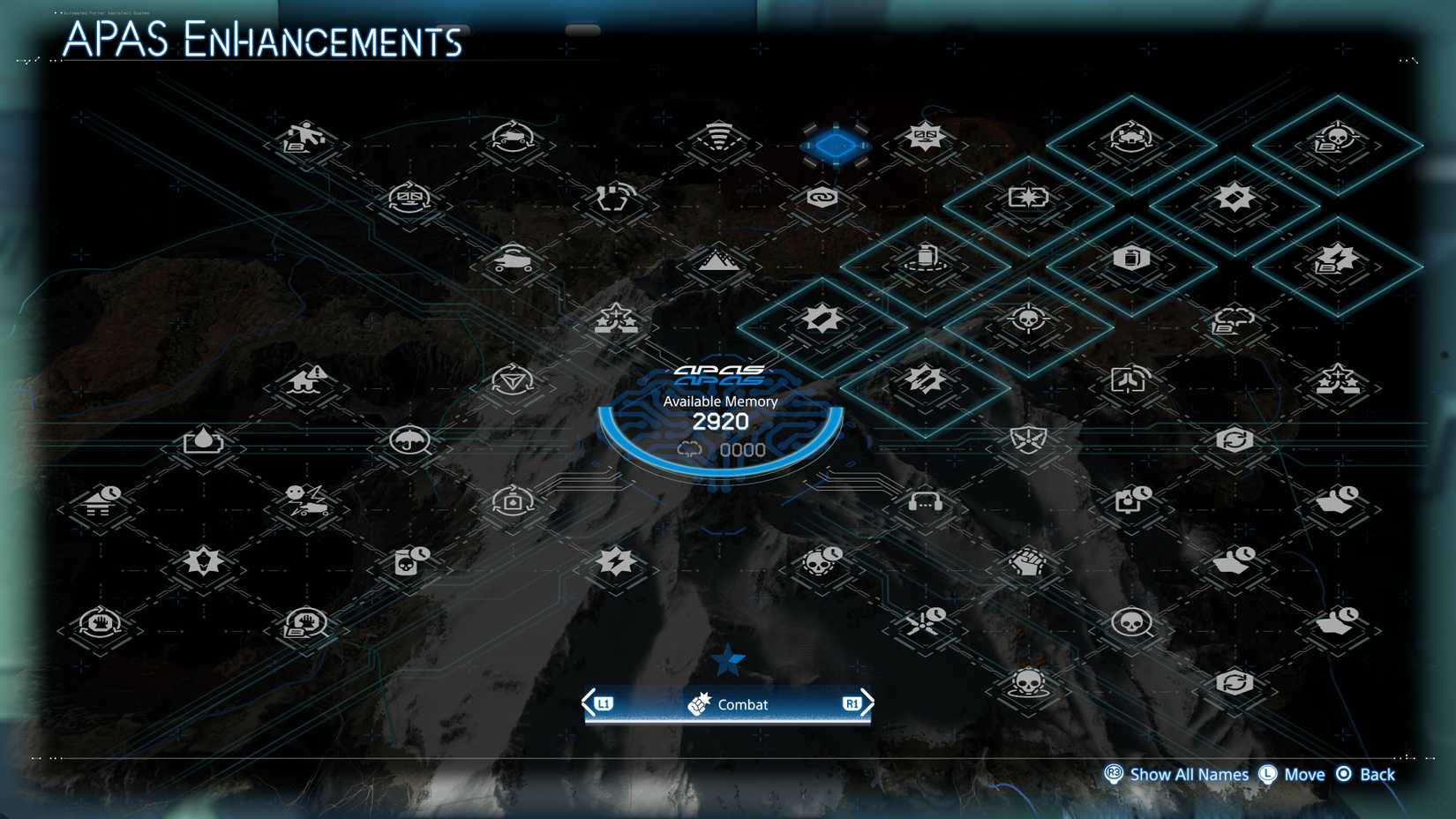The height and width of the screenshot is (819, 1456).
Task: Open the Combat category label
Action: pyautogui.click(x=743, y=704)
